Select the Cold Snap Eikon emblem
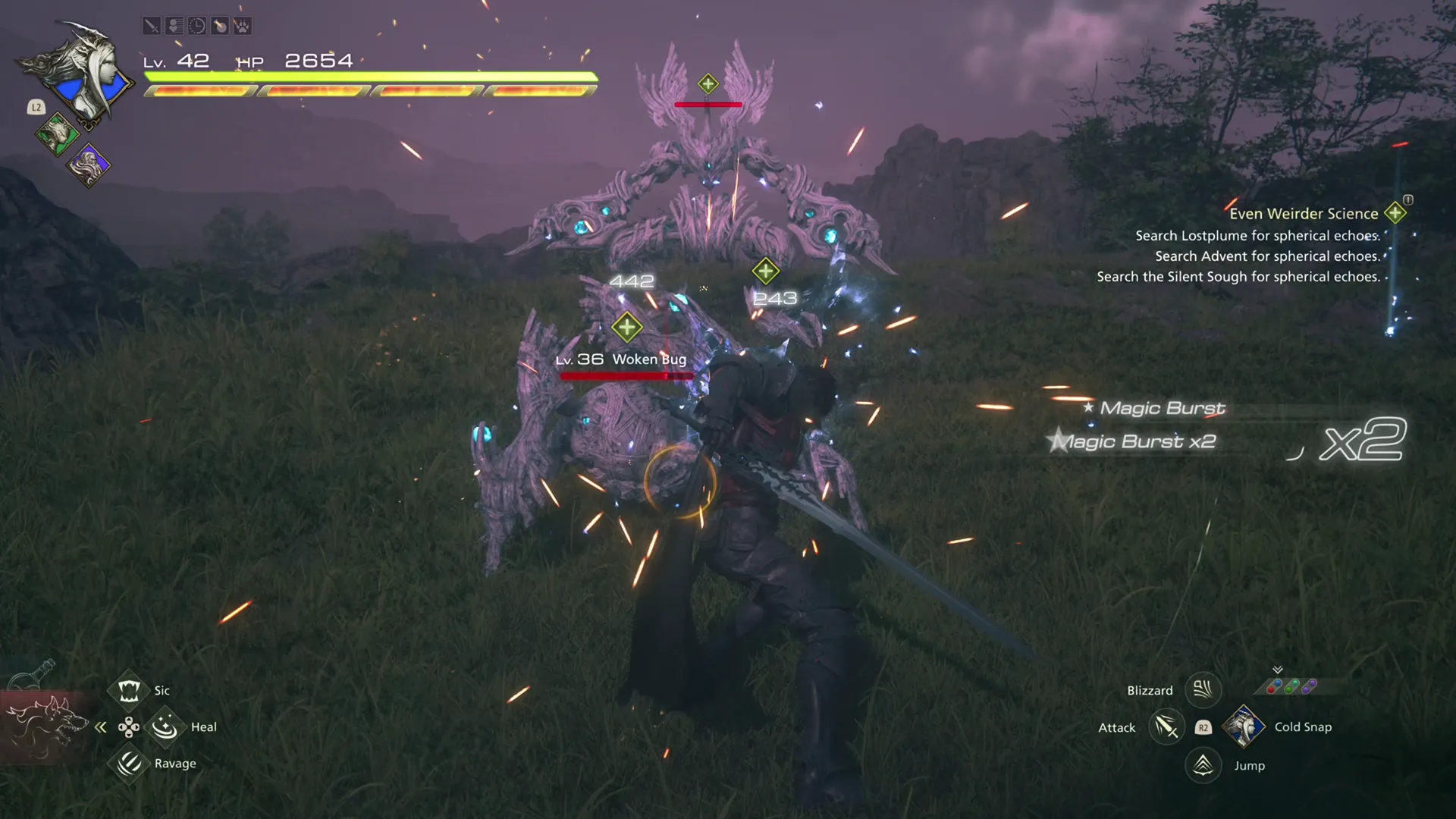1456x819 pixels. click(1244, 726)
